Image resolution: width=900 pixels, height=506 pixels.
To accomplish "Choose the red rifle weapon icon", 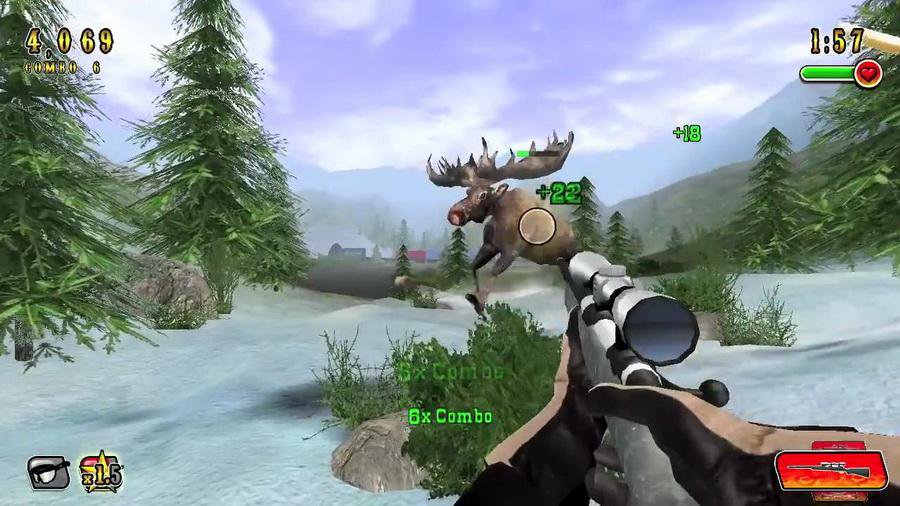I will point(830,470).
